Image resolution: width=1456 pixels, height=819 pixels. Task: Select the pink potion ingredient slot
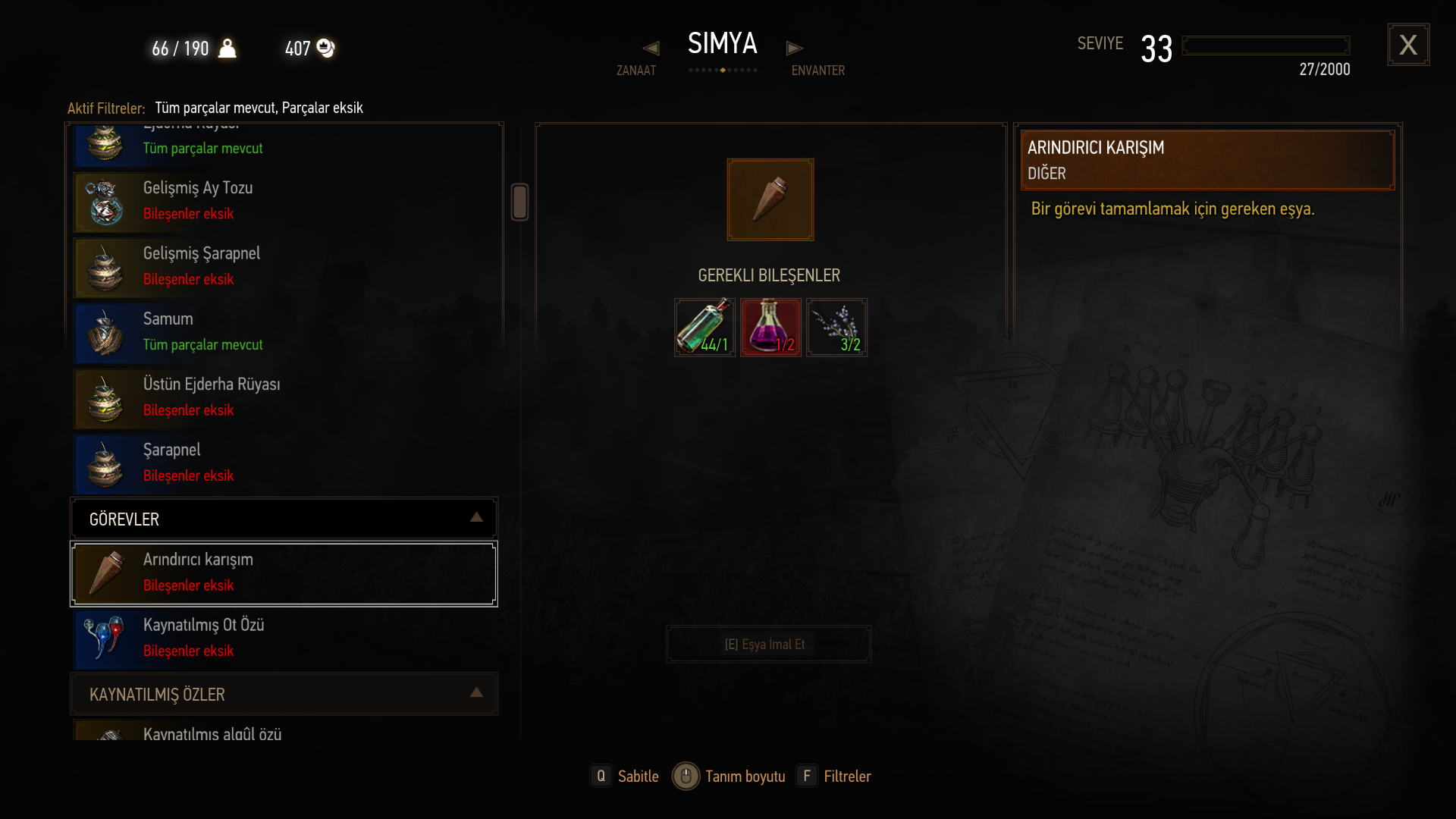[770, 328]
